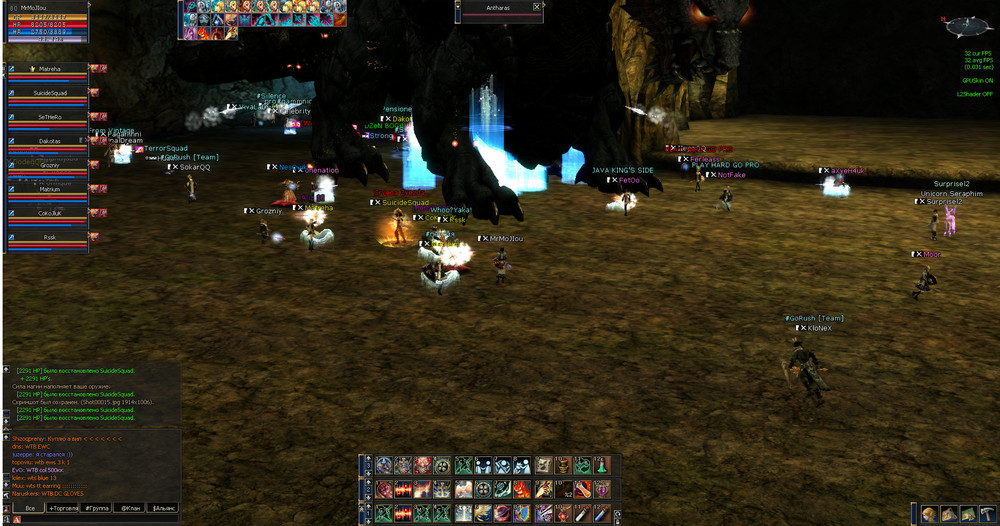Open the blonde character head menu icon
Viewport: 1000px width, 526px height.
coord(929,513)
